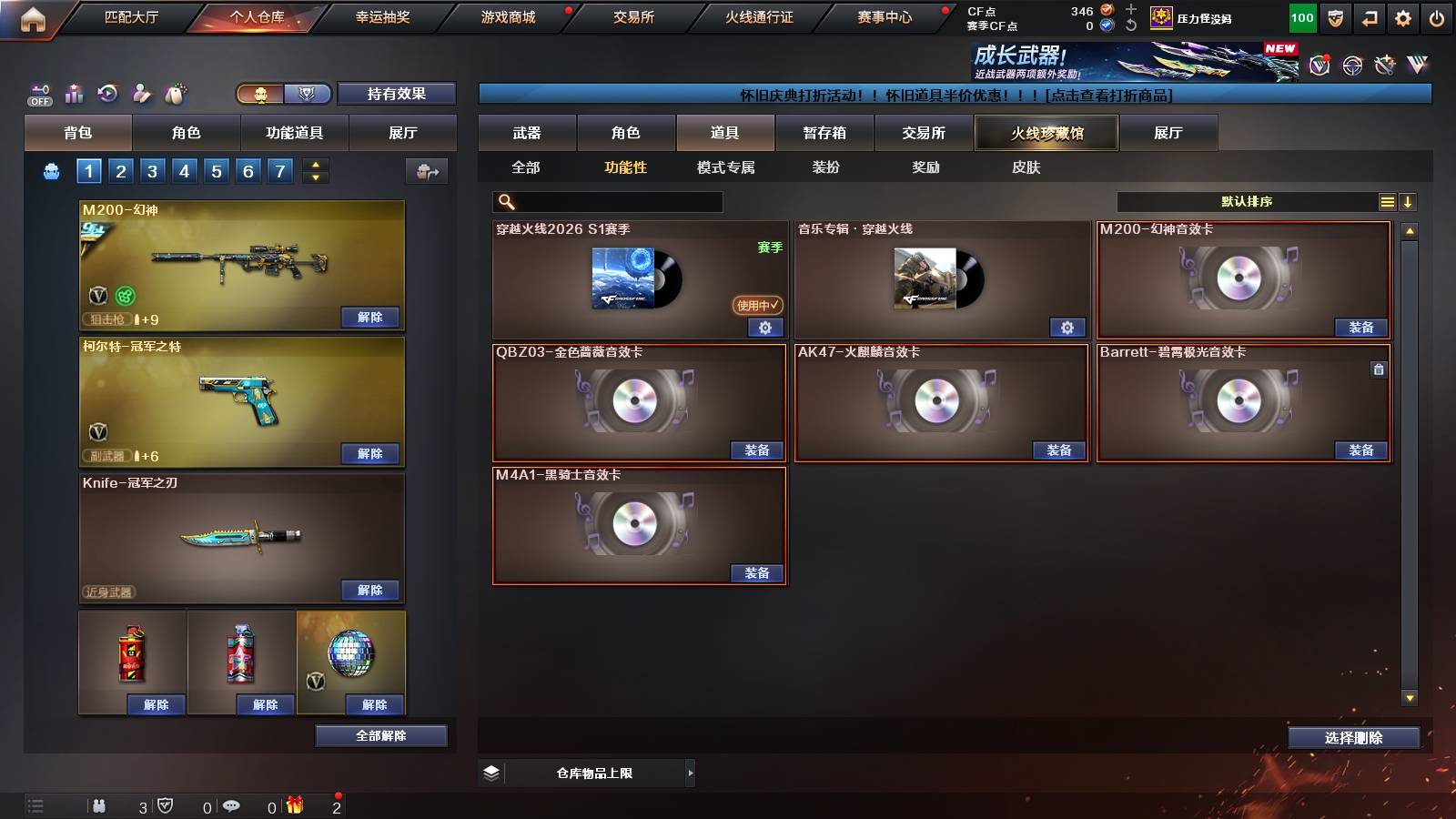
Task: Open settings gear on 音乐专辑·穿越火线 card
Action: tap(1067, 327)
